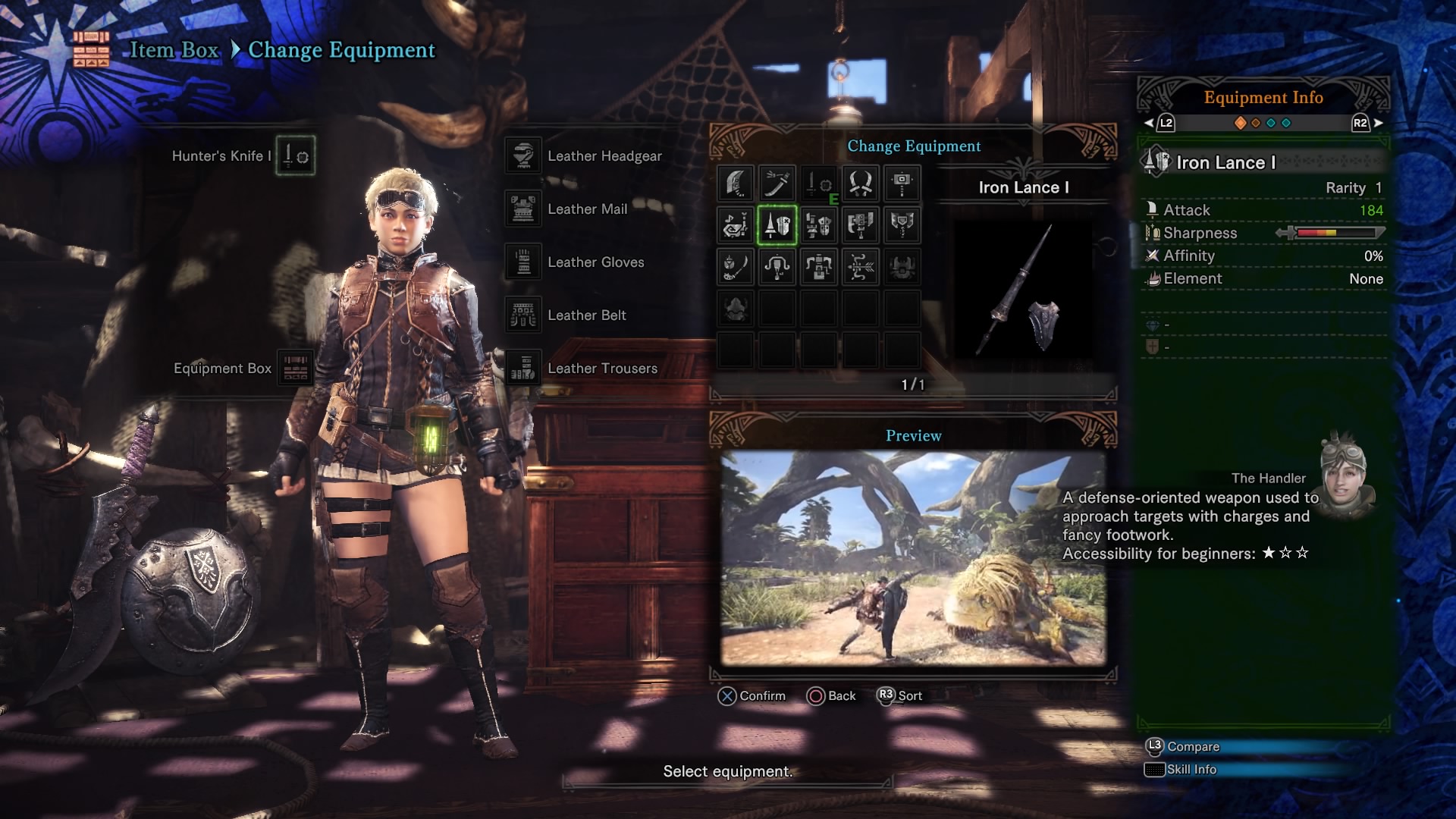
Task: Select the Hammer weapon slot
Action: point(902,184)
